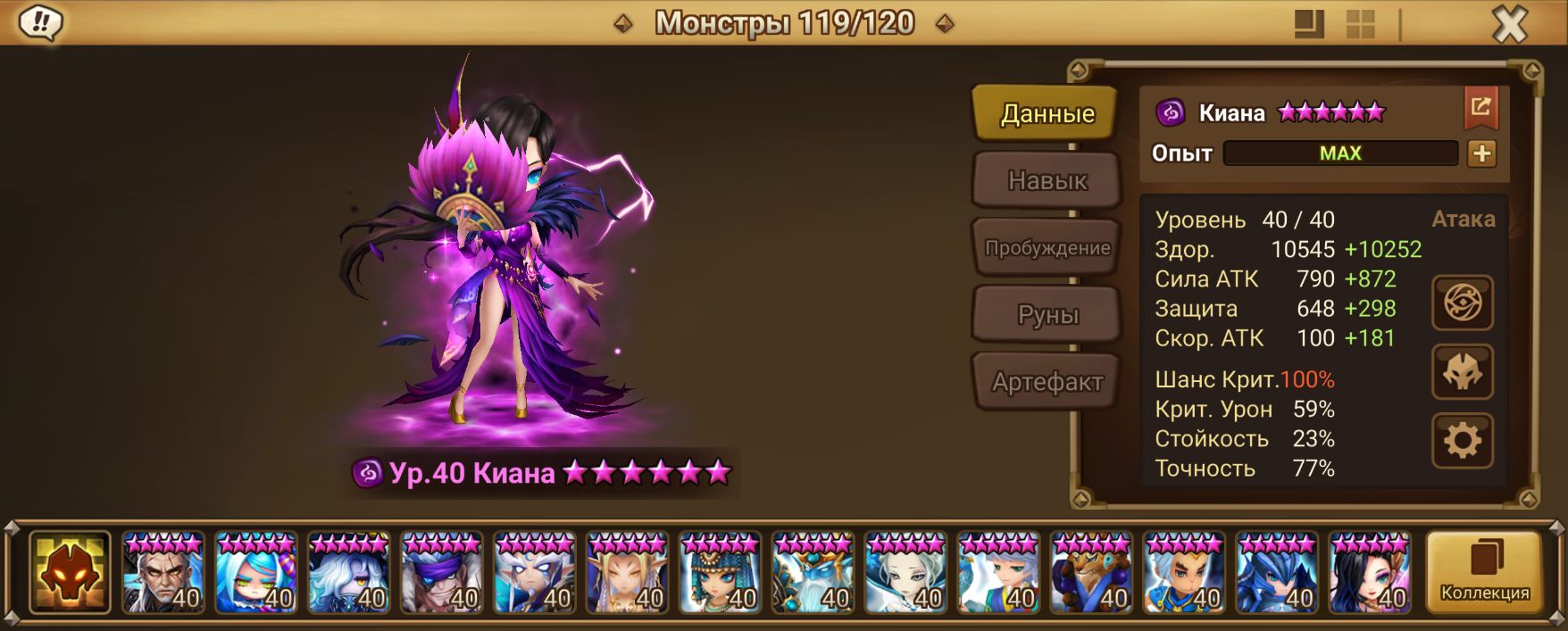Open the Коллекция button
This screenshot has width=1568, height=631.
pos(1484,572)
